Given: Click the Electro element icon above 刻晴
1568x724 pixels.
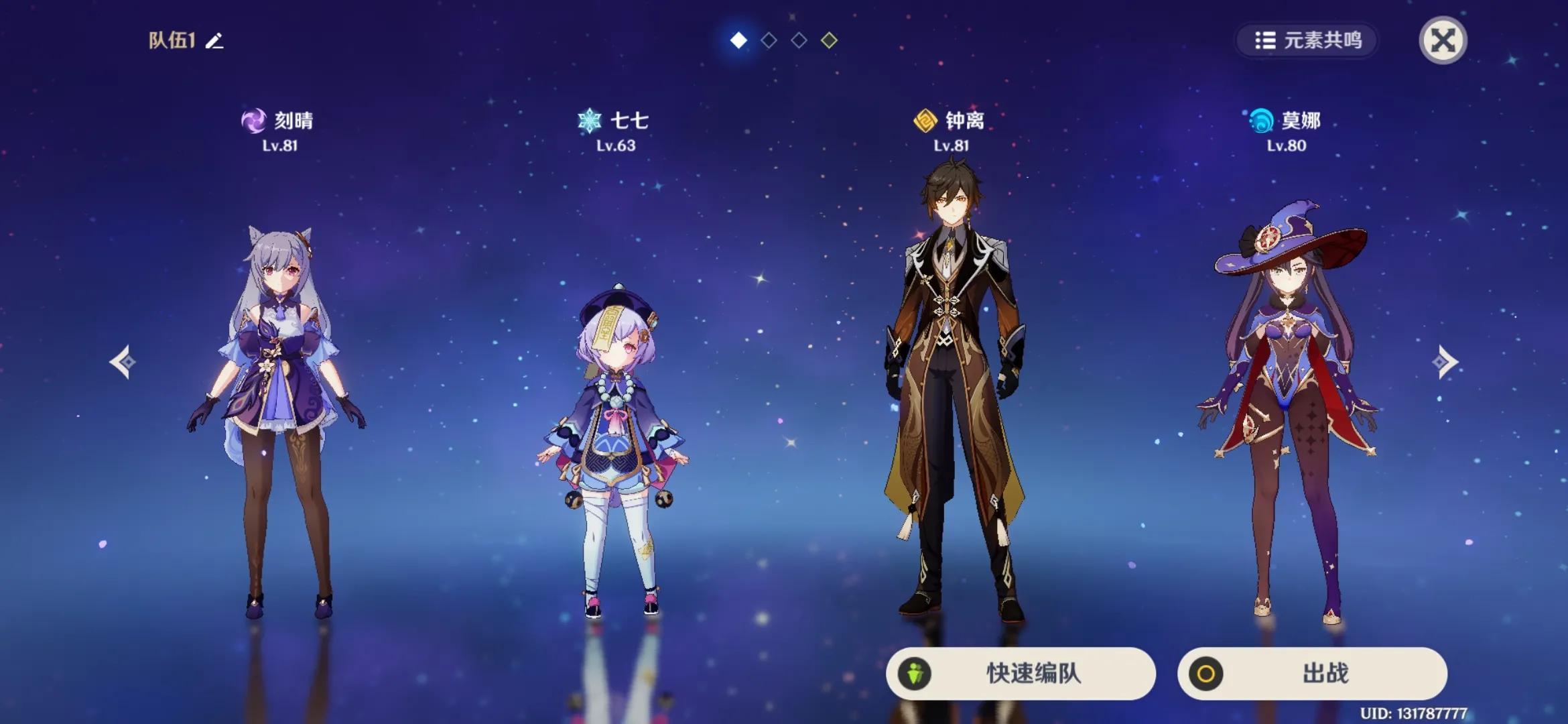Looking at the screenshot, I should pyautogui.click(x=254, y=121).
